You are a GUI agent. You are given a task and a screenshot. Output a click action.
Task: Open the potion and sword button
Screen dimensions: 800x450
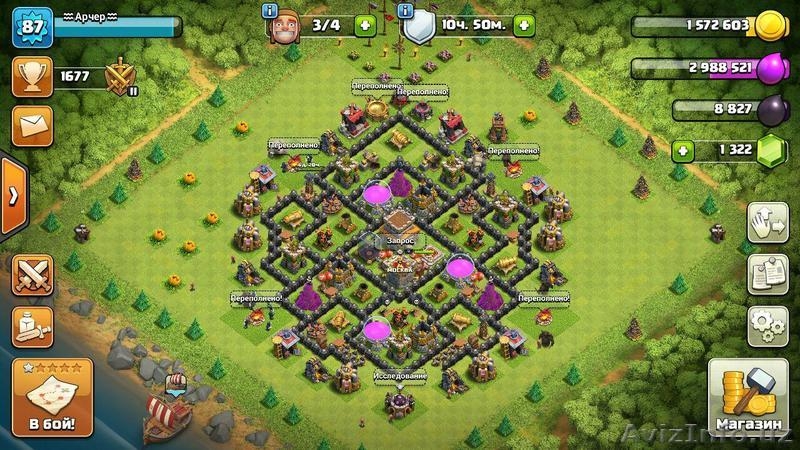point(32,326)
